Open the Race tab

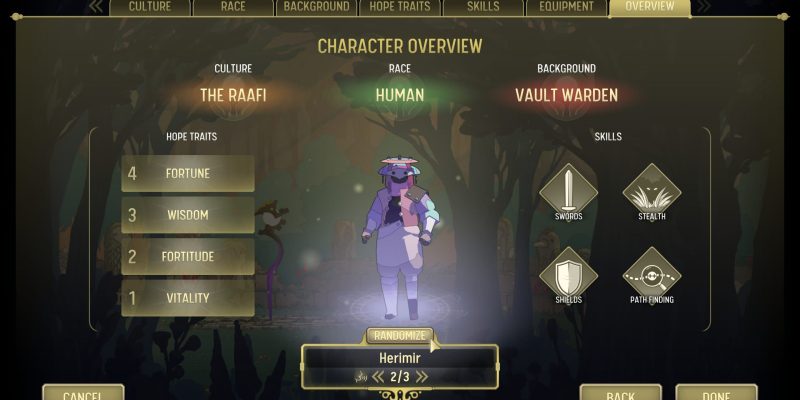tap(233, 7)
